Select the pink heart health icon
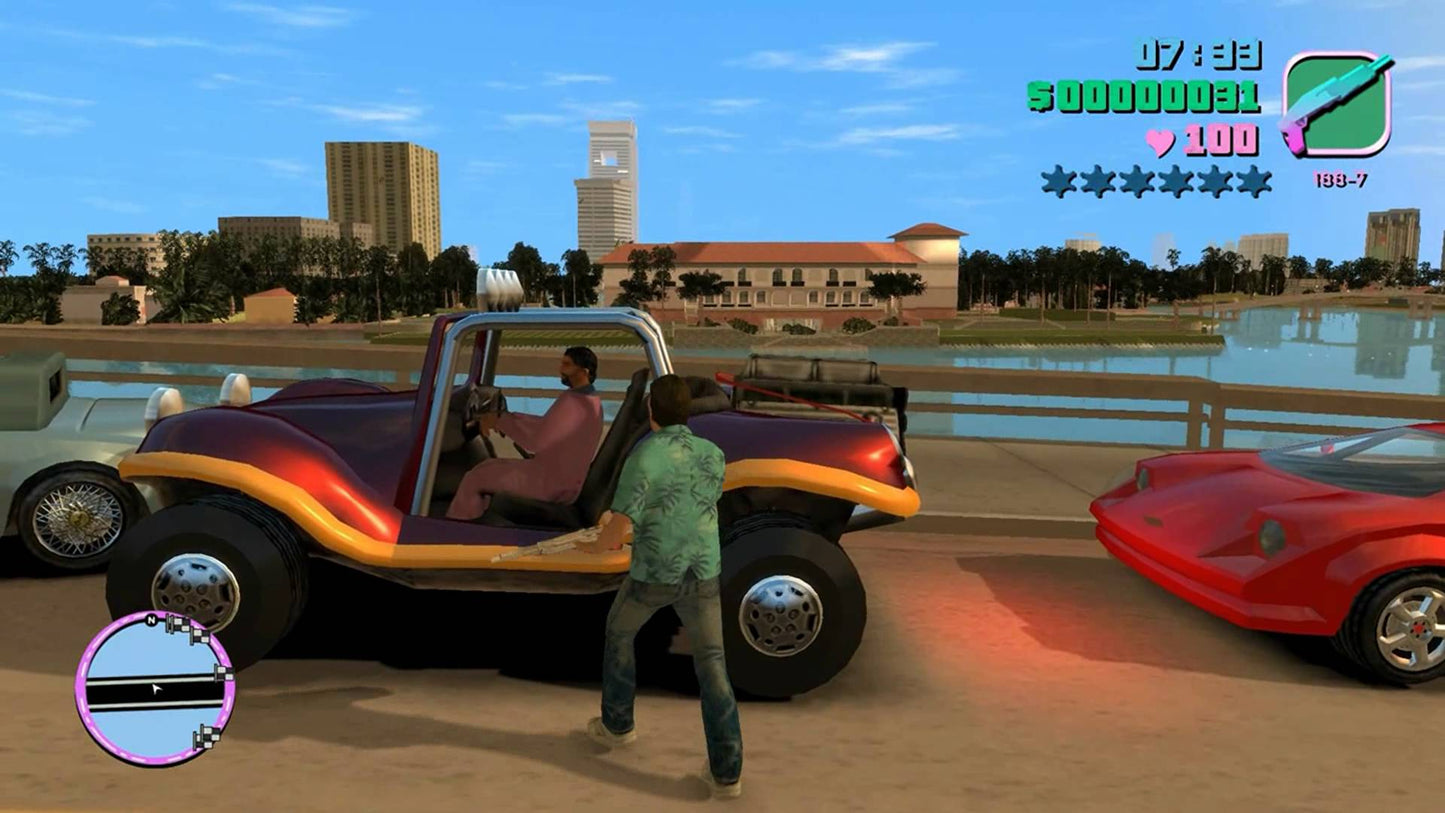 [x=1160, y=139]
